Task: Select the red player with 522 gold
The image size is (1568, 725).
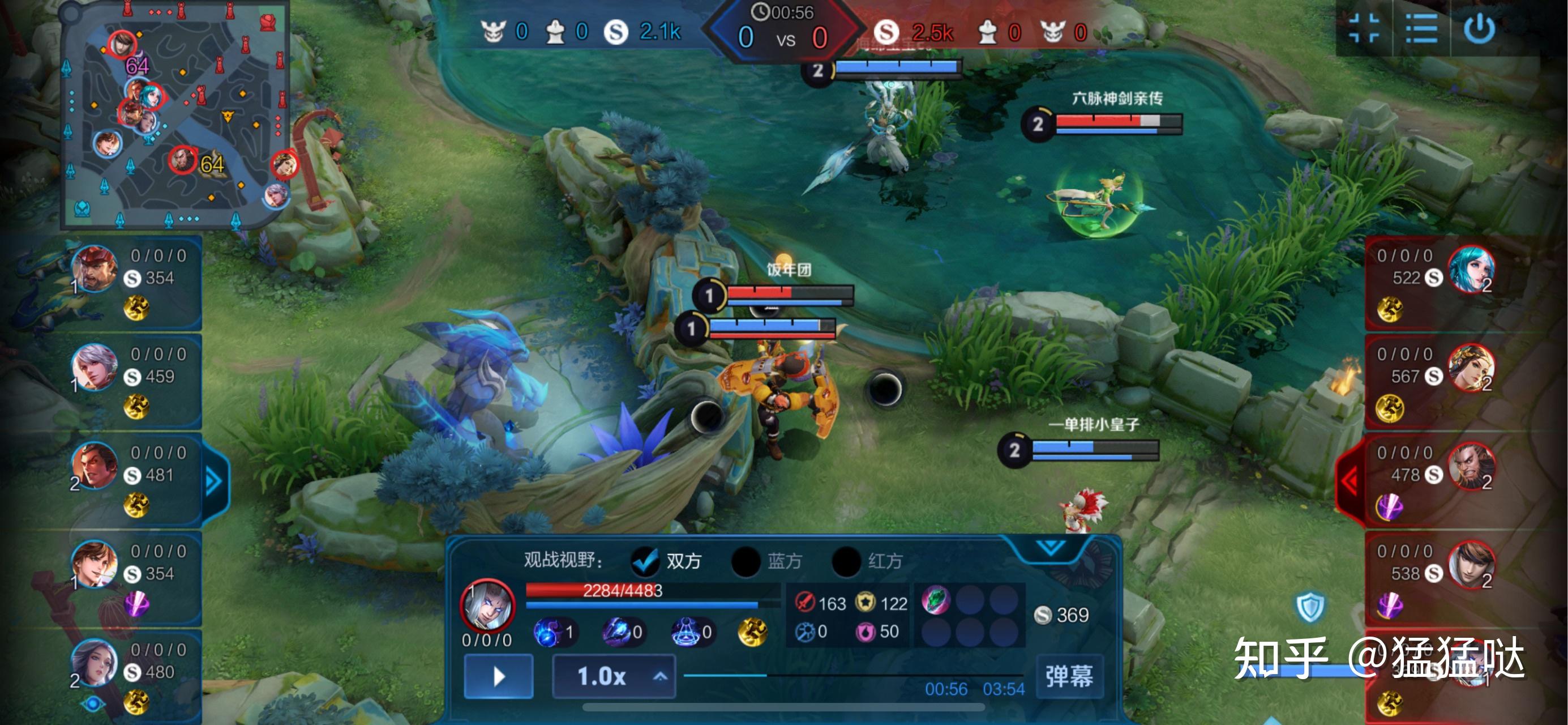Action: tap(1471, 269)
